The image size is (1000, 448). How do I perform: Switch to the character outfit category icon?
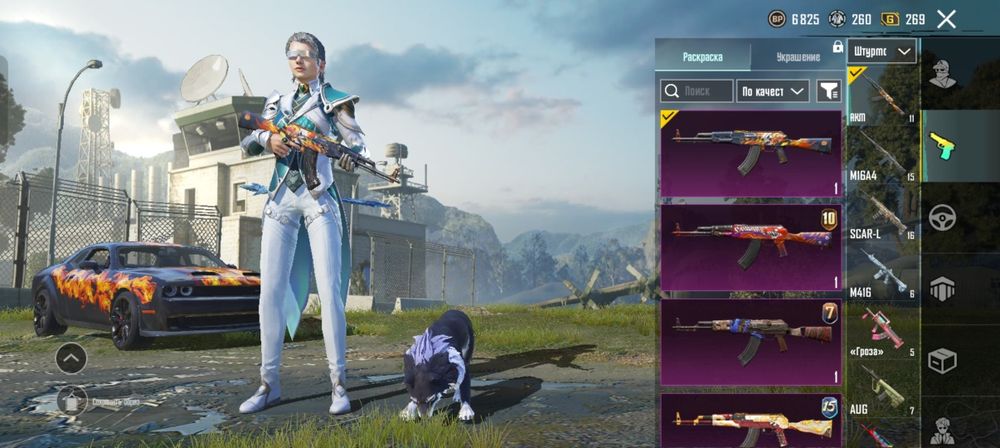(x=942, y=73)
